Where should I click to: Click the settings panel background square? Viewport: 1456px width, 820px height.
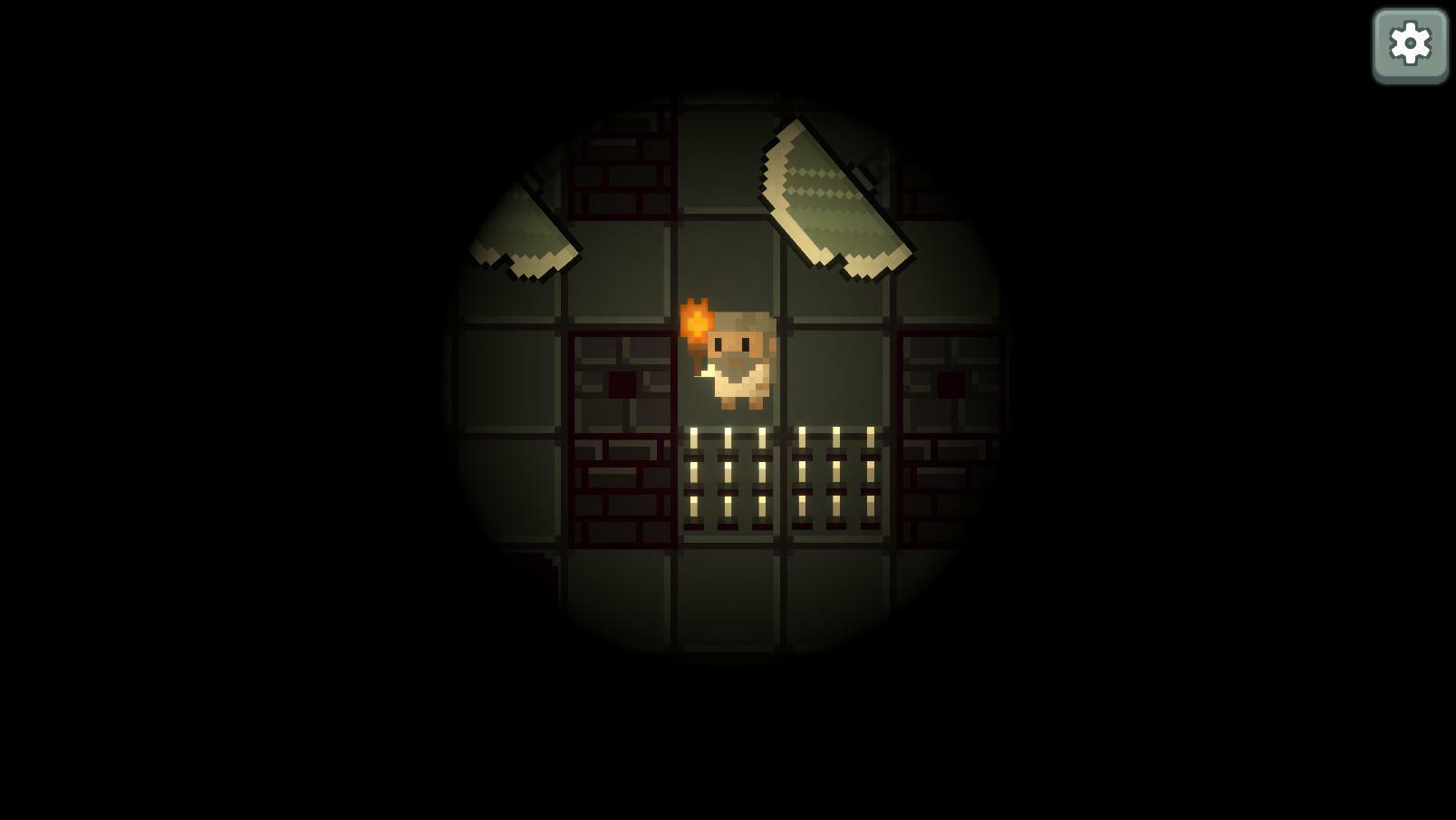pyautogui.click(x=1410, y=42)
